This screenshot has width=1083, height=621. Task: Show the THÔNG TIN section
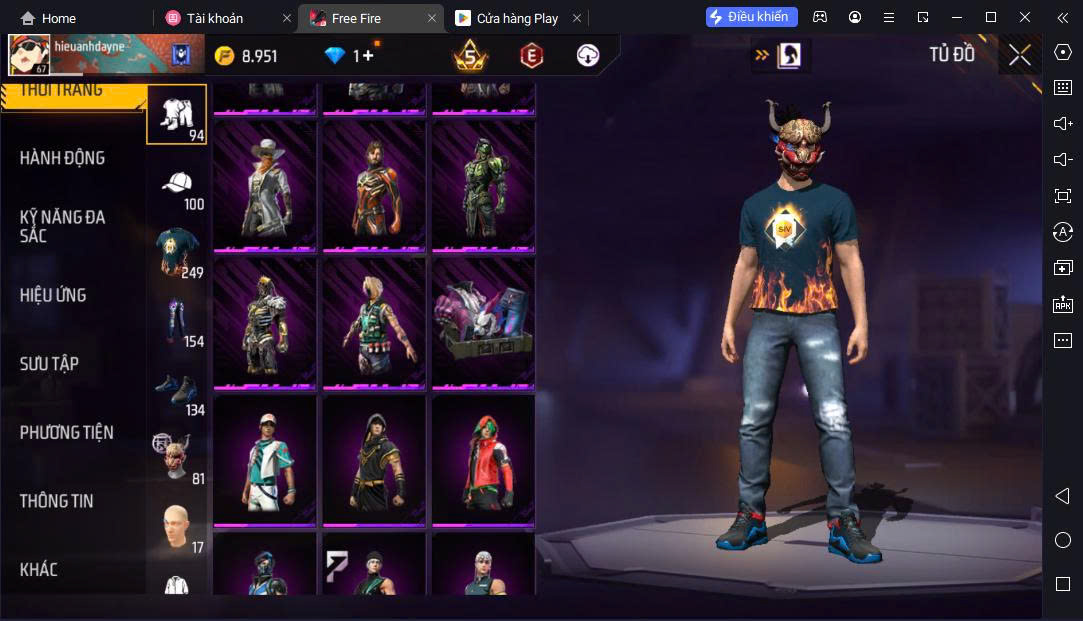[x=56, y=501]
